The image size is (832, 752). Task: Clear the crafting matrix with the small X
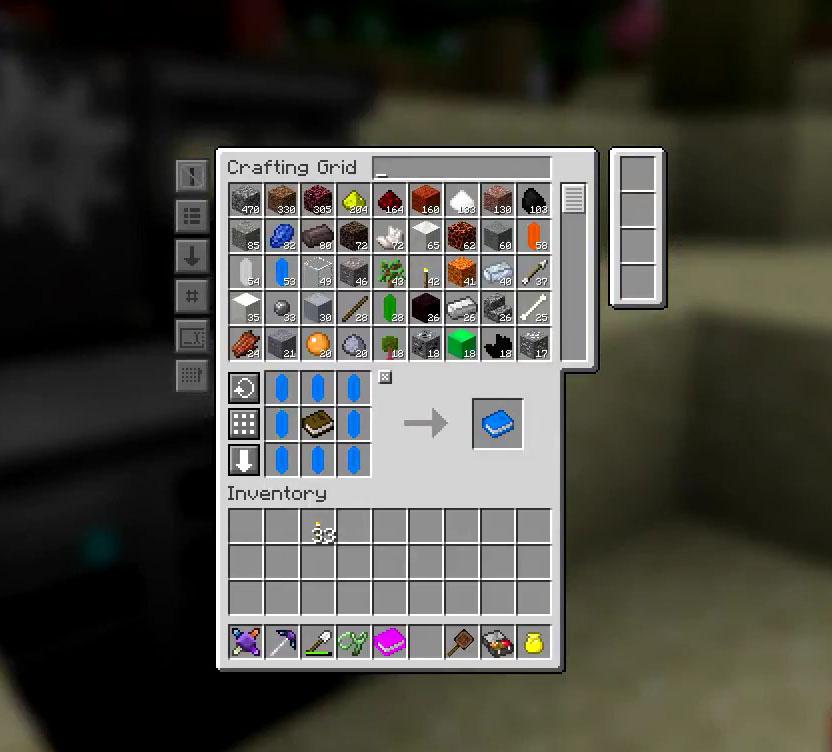pos(385,377)
